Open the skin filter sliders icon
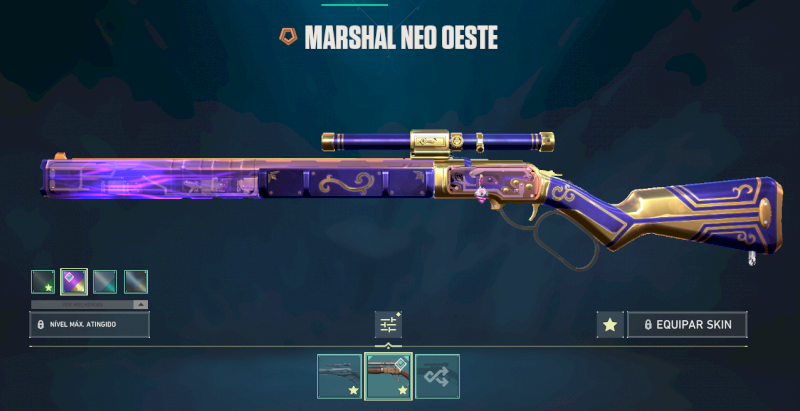The height and width of the screenshot is (411, 800). coord(388,324)
